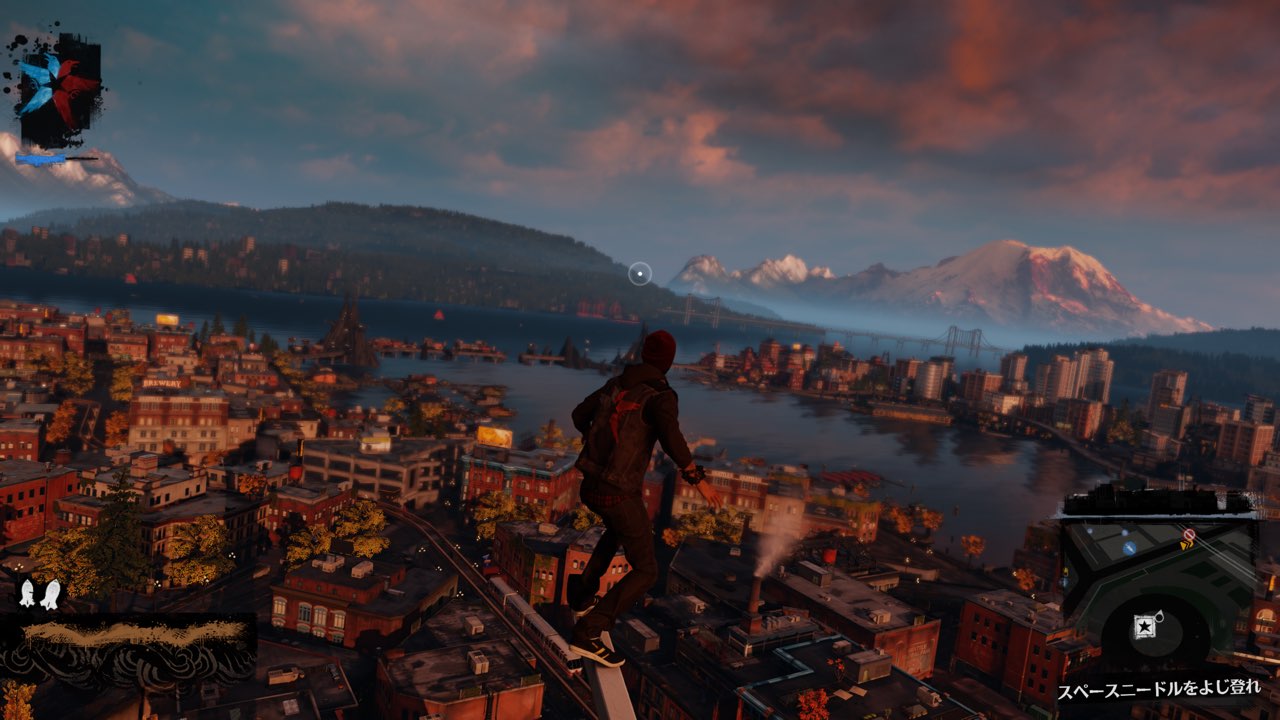This screenshot has height=720, width=1280.
Task: Open the minimap
Action: pyautogui.click(x=1158, y=590)
